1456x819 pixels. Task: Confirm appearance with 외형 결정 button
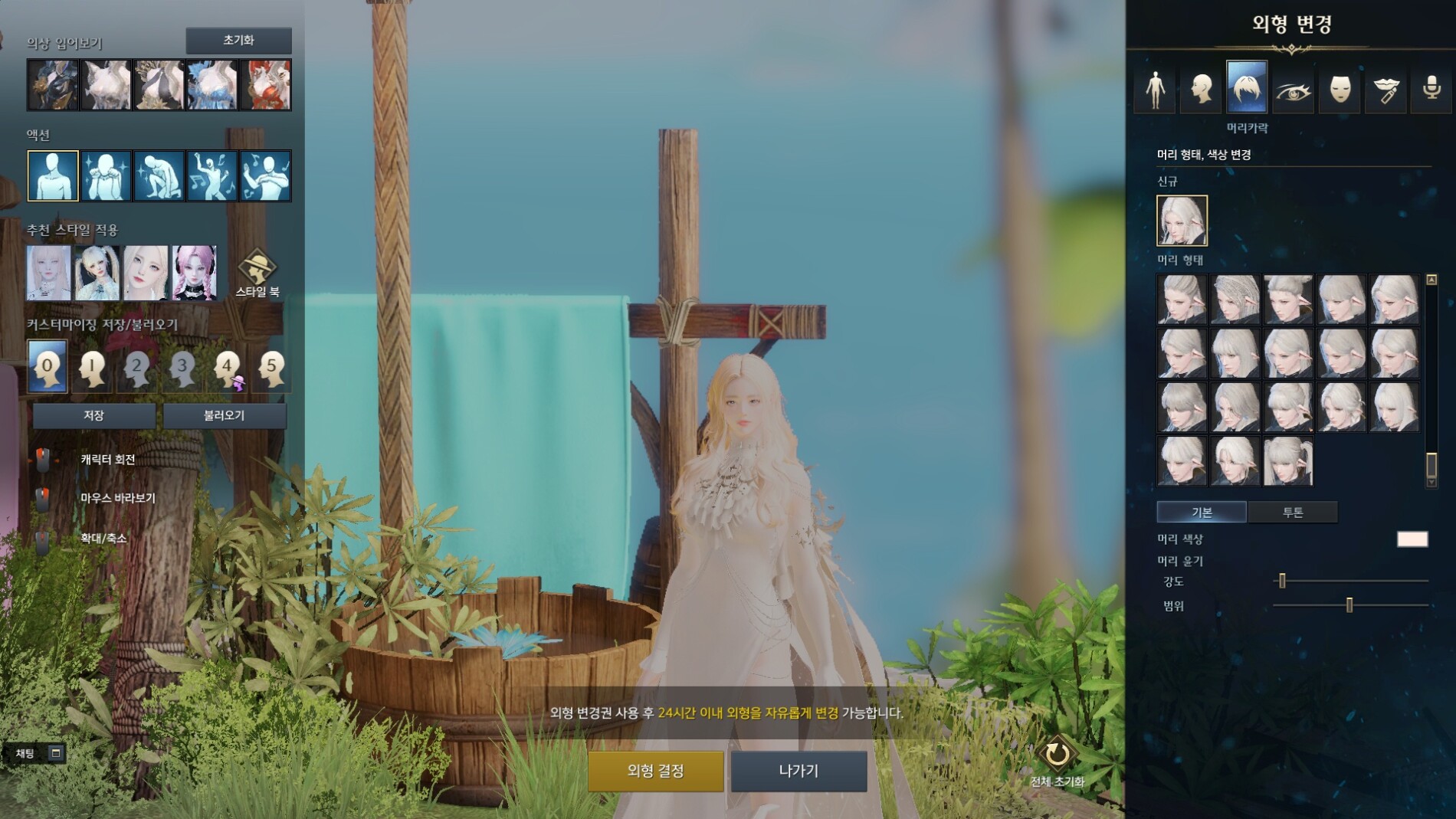(x=655, y=771)
